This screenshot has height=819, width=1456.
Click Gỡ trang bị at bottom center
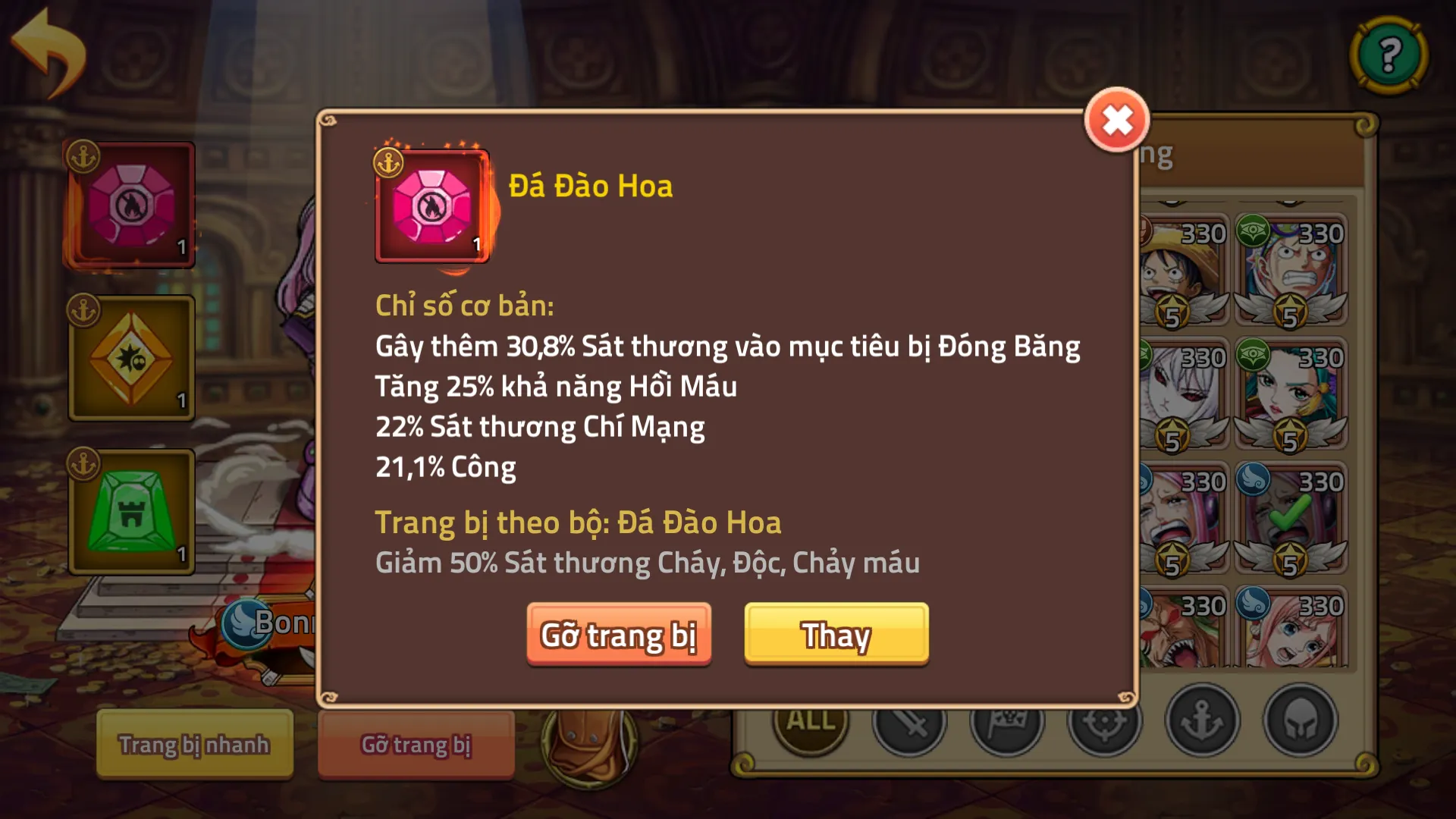pos(416,745)
